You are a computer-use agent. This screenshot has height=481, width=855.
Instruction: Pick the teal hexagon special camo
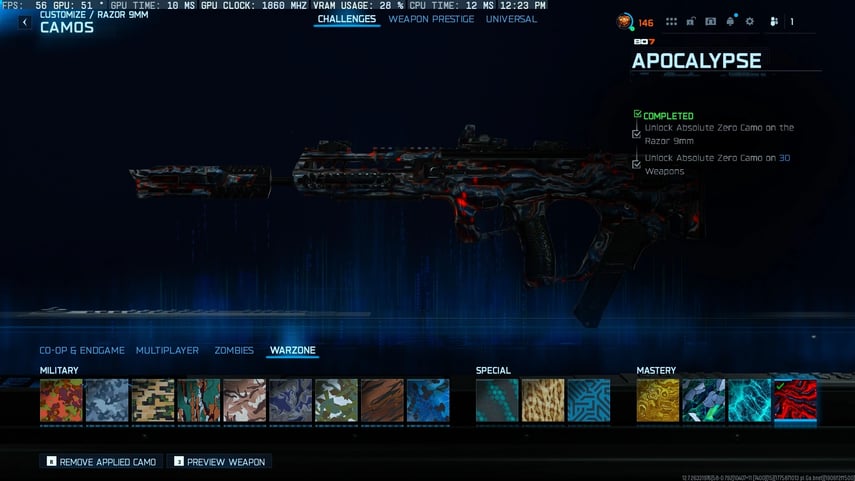[497, 400]
